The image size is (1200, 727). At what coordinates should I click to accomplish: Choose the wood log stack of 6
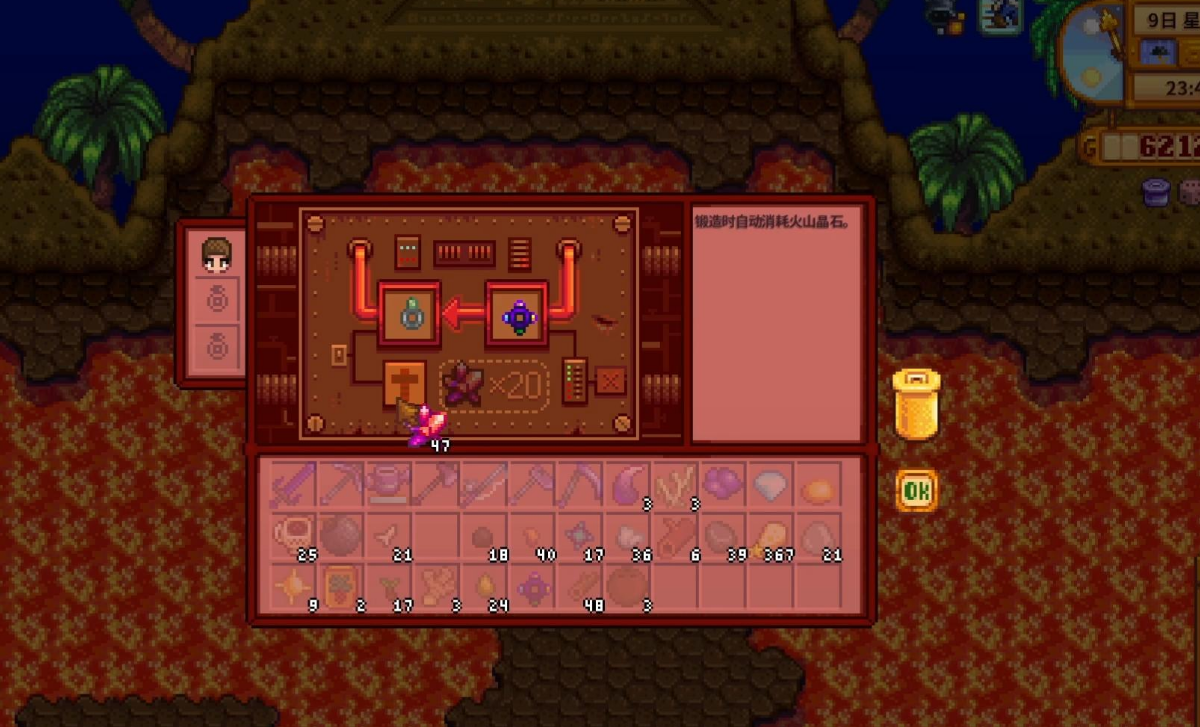(676, 535)
